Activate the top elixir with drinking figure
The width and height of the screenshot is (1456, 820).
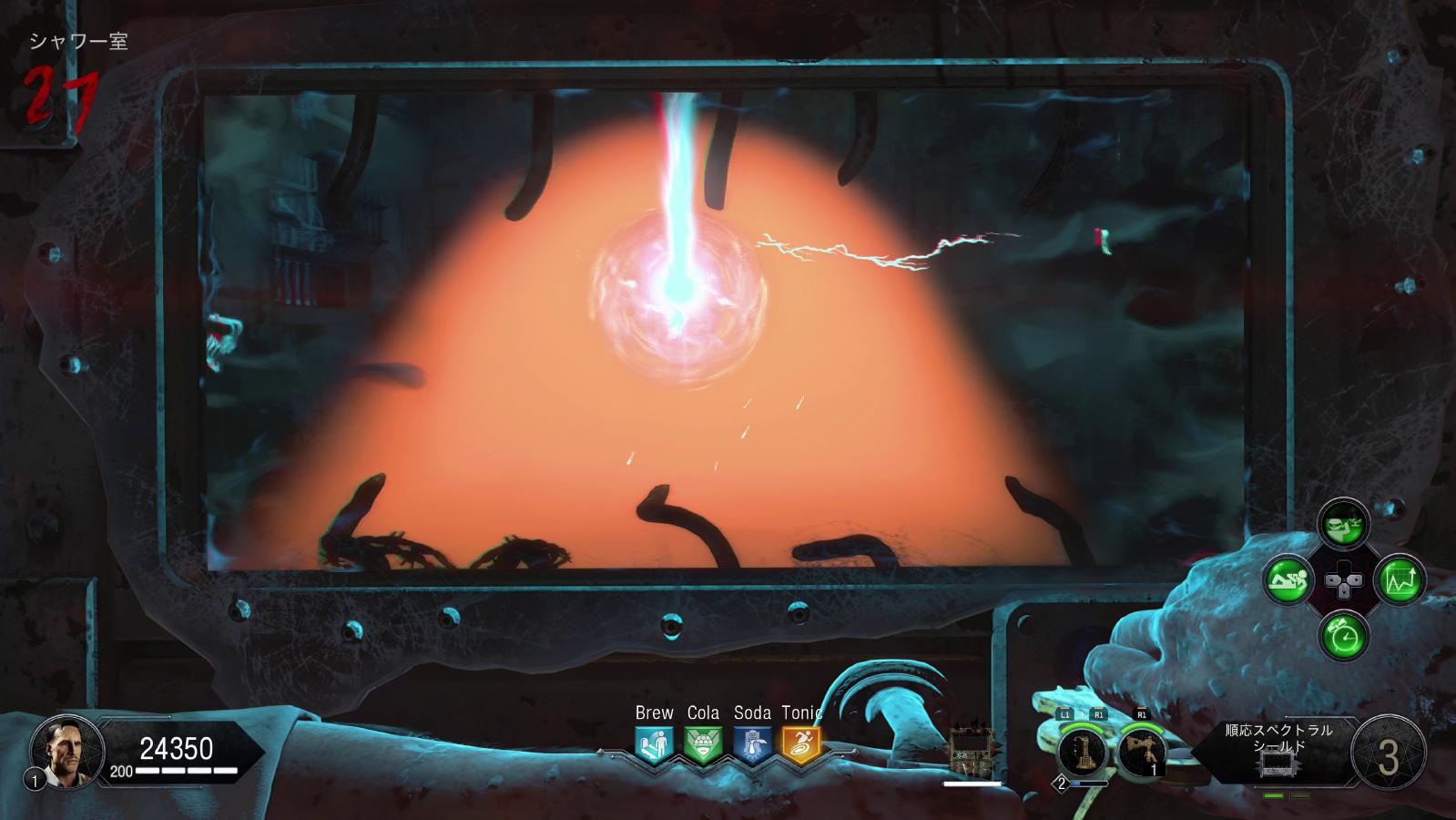(x=1344, y=523)
